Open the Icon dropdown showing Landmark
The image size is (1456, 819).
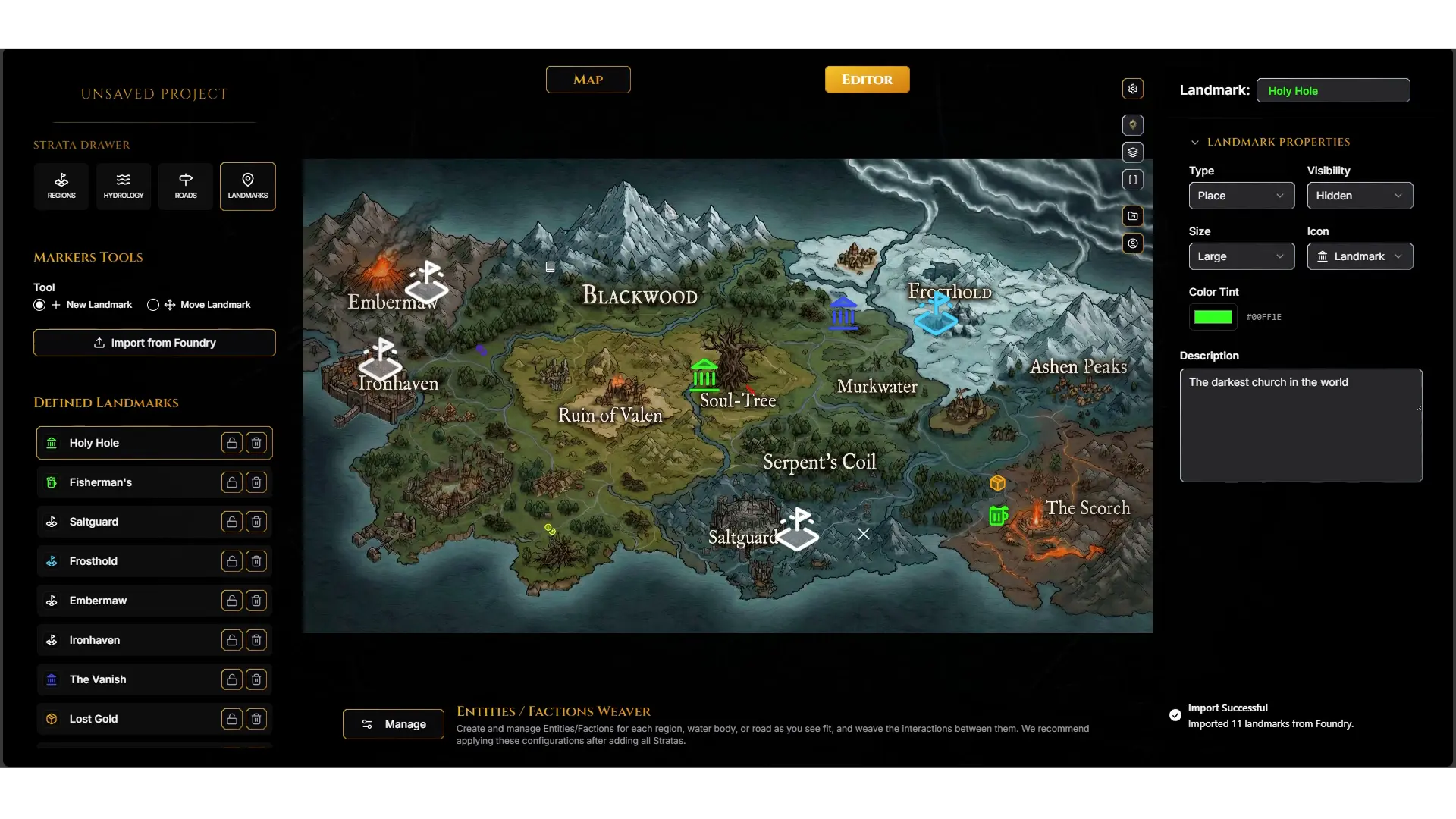coord(1360,256)
